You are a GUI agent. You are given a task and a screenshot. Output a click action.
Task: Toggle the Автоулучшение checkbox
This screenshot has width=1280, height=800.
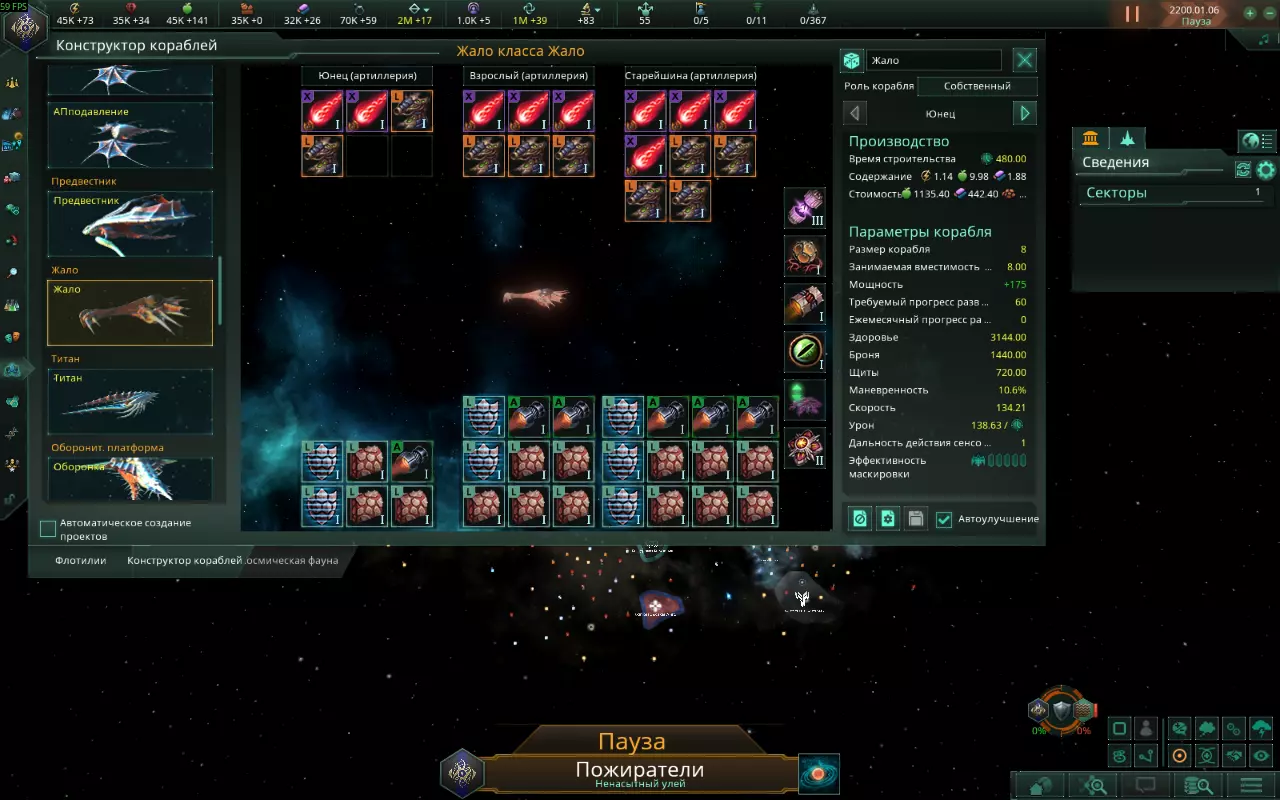point(944,519)
